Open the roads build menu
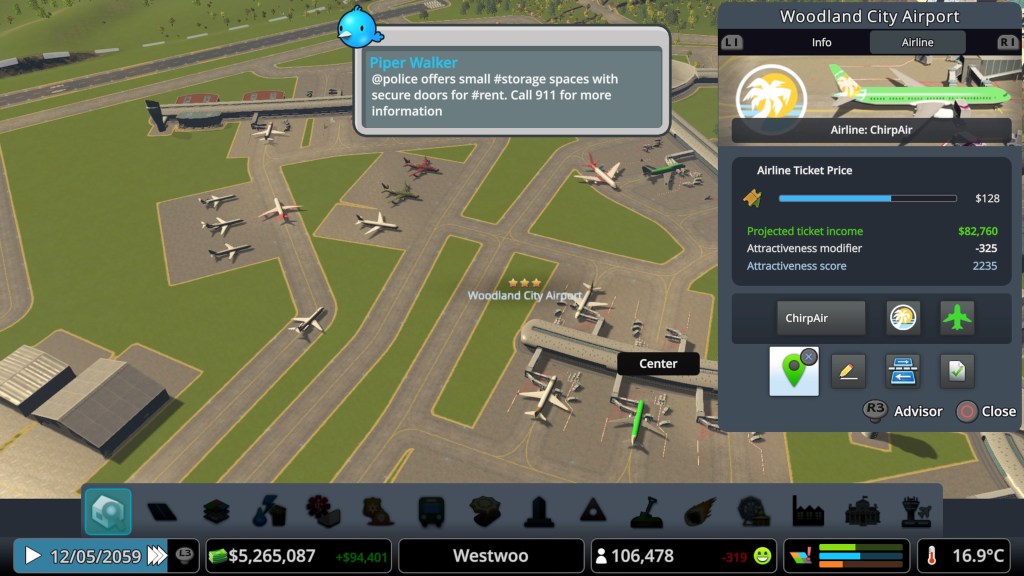 162,511
